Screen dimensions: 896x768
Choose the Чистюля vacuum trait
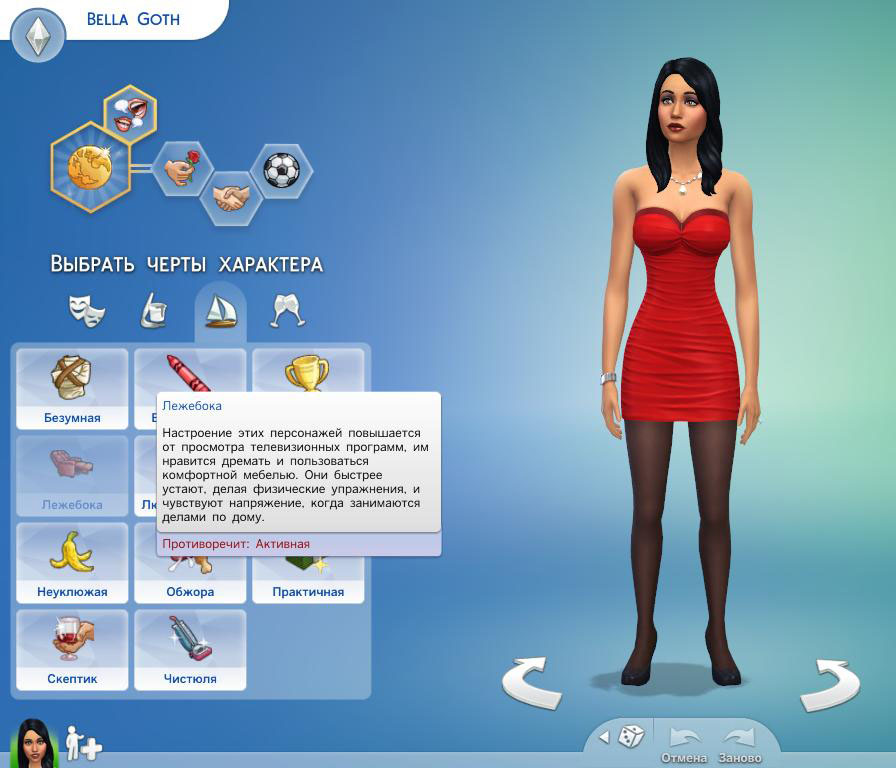[190, 650]
